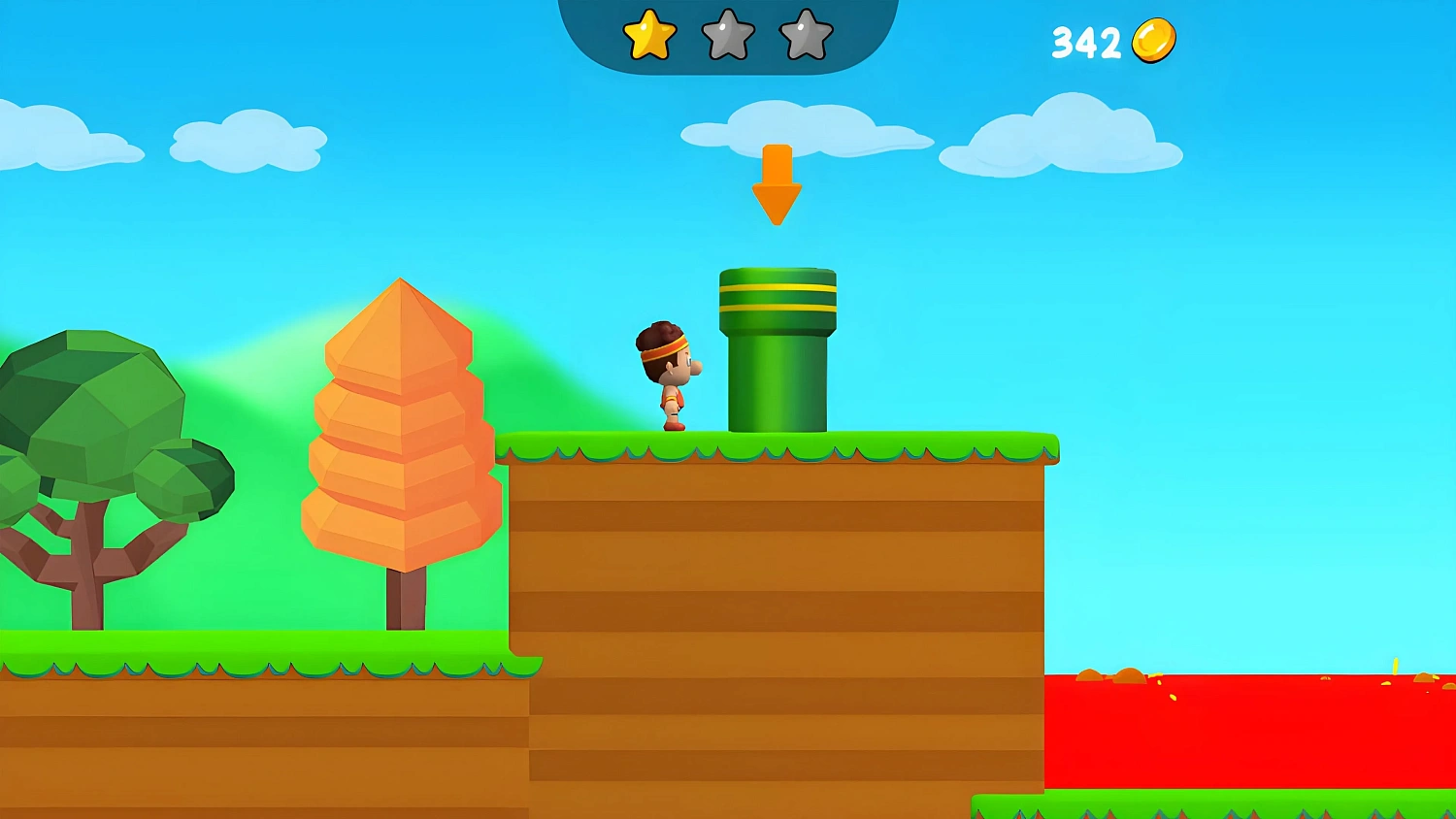Viewport: 1456px width, 819px height.
Task: Click the gold coin icon beside the counter
Action: [x=1153, y=39]
